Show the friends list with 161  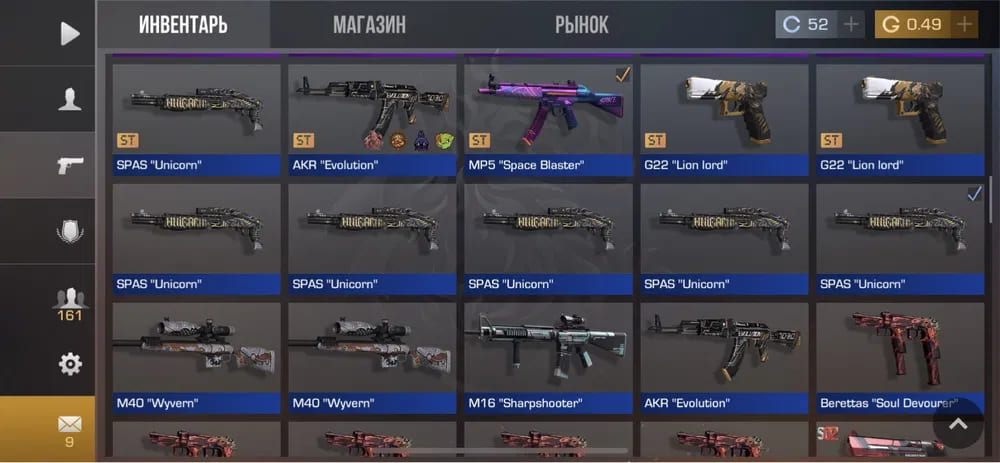point(69,302)
